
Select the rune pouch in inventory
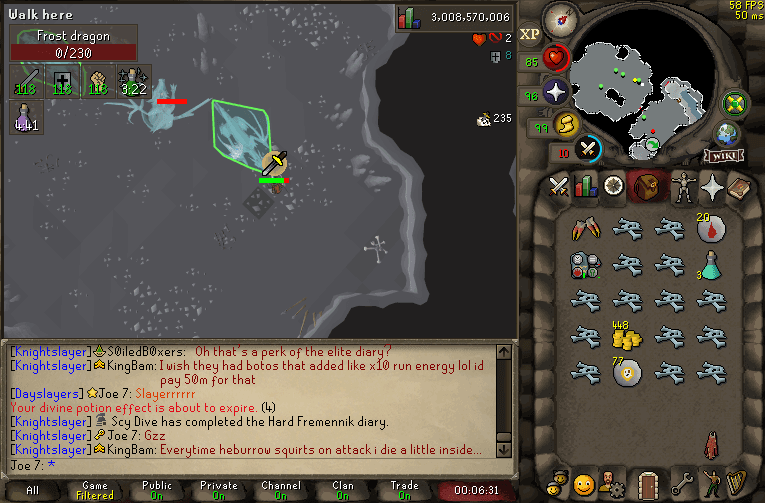pyautogui.click(x=584, y=266)
